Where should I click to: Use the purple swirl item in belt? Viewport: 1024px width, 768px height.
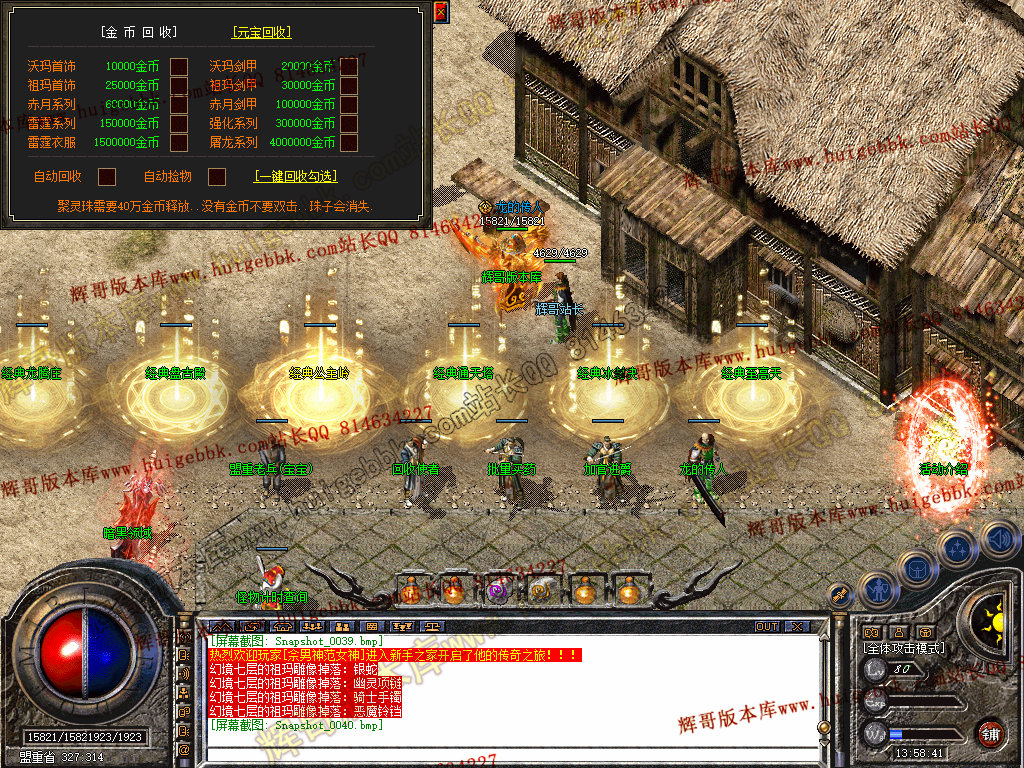pyautogui.click(x=497, y=591)
